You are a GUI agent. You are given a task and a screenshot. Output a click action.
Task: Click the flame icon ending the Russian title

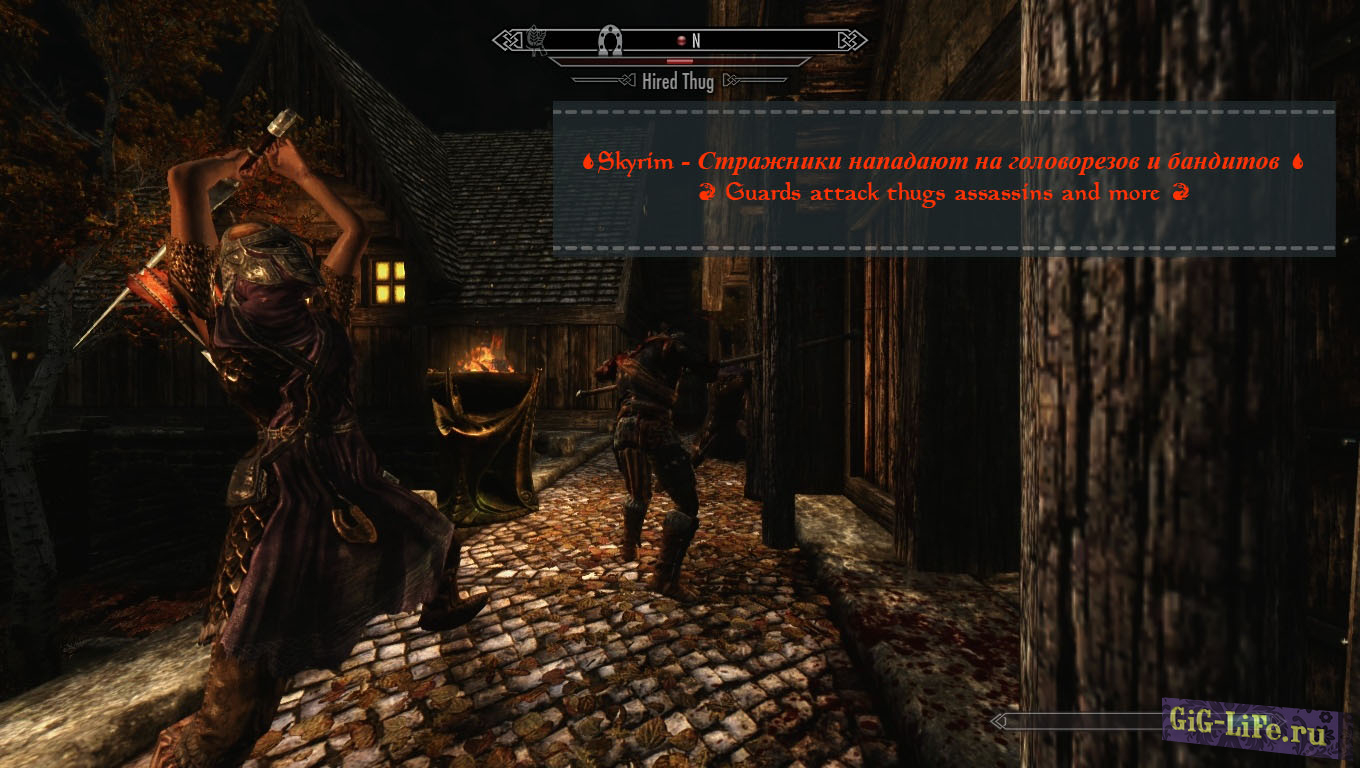(1297, 161)
